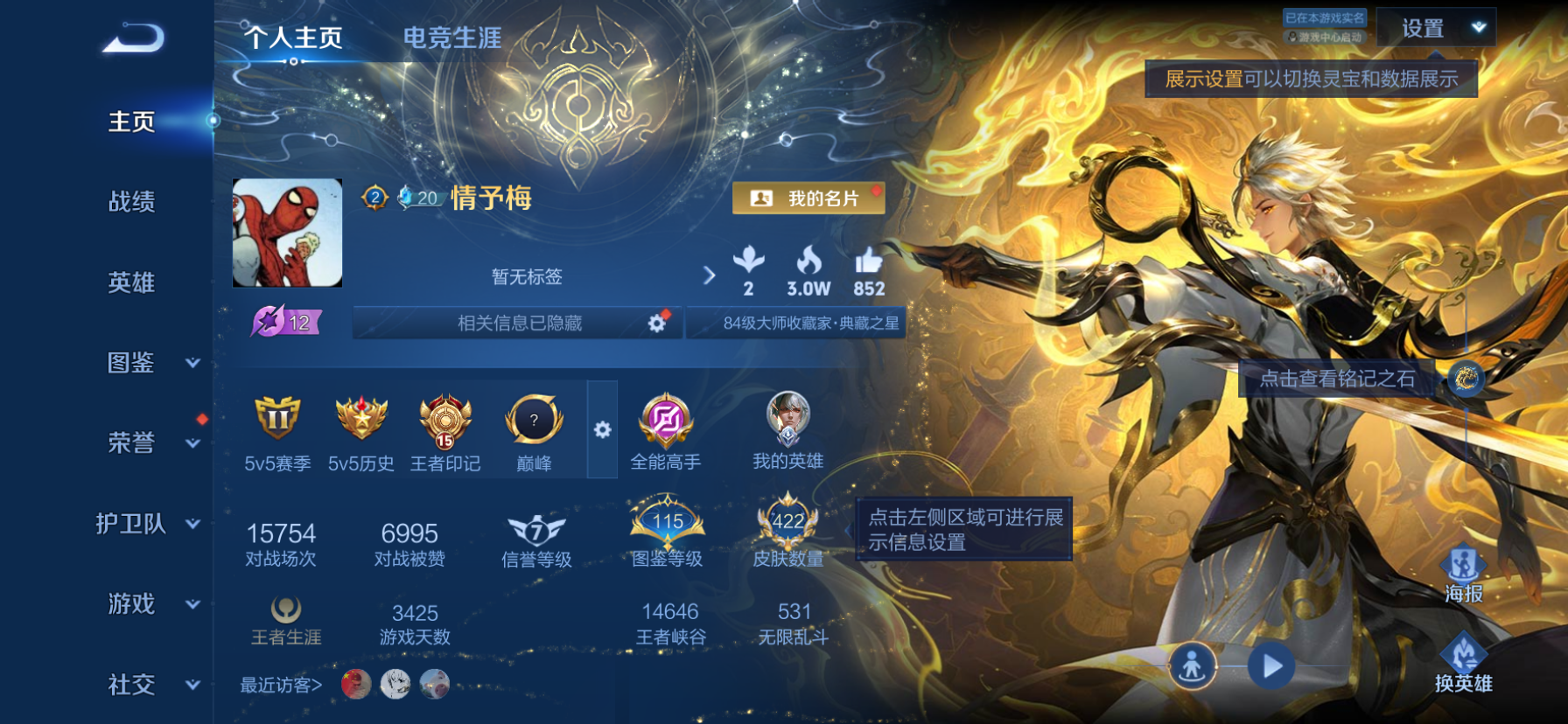Open settings gear on 相关信息已隐藏 bar

click(x=654, y=323)
